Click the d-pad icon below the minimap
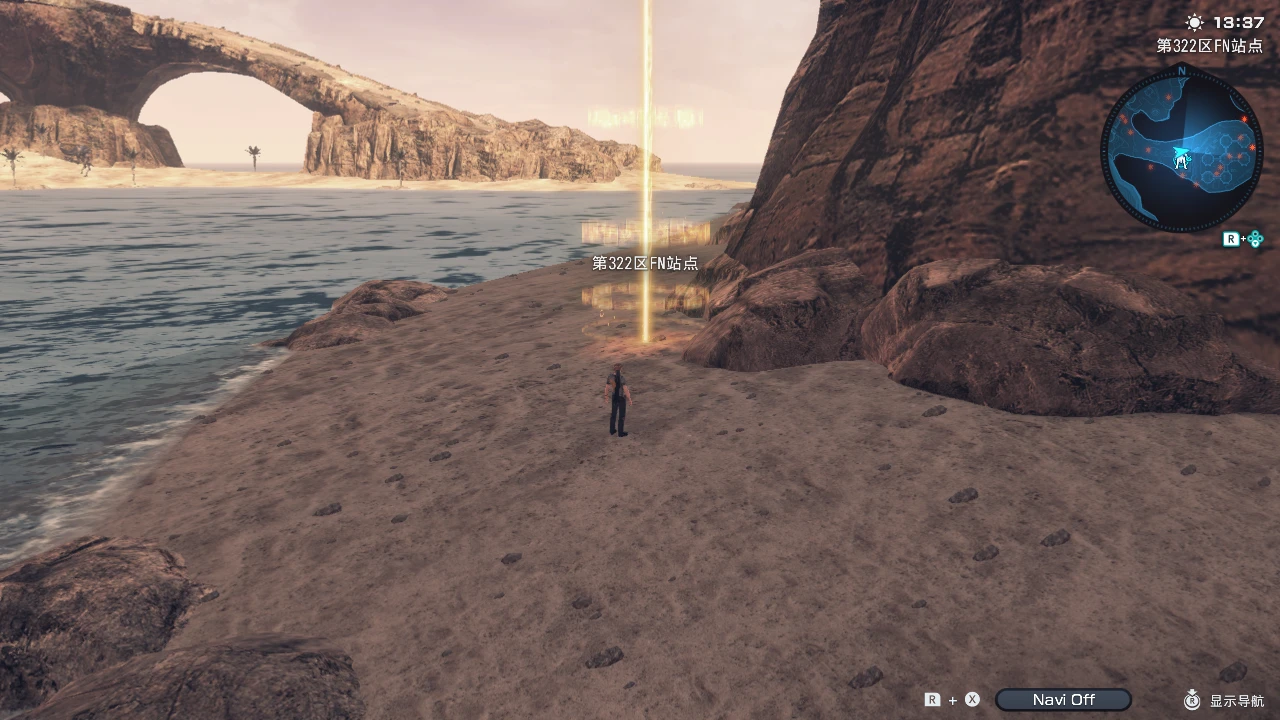1280x720 pixels. [x=1256, y=239]
